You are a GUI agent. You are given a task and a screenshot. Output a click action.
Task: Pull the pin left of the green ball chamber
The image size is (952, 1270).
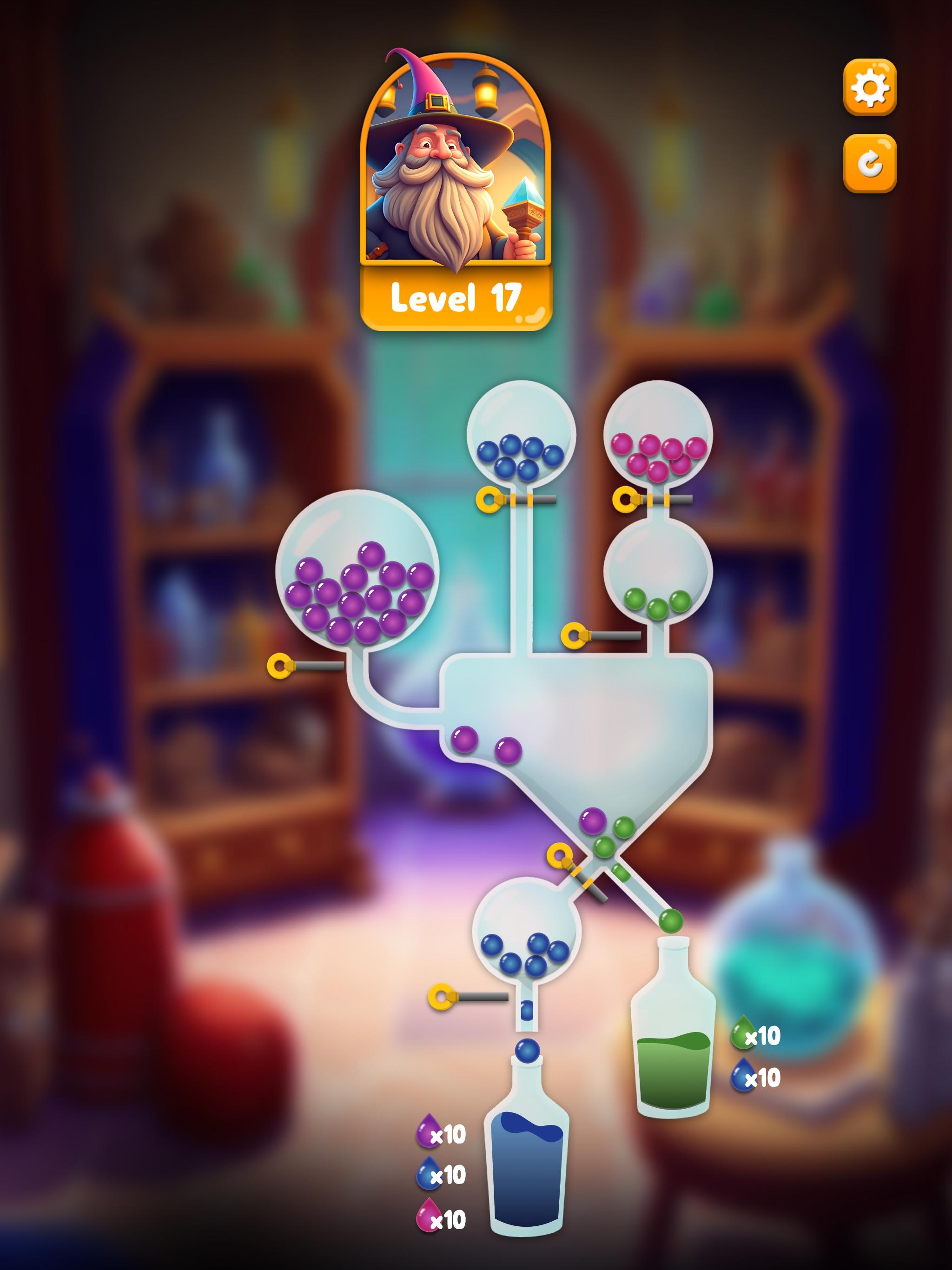tap(573, 635)
